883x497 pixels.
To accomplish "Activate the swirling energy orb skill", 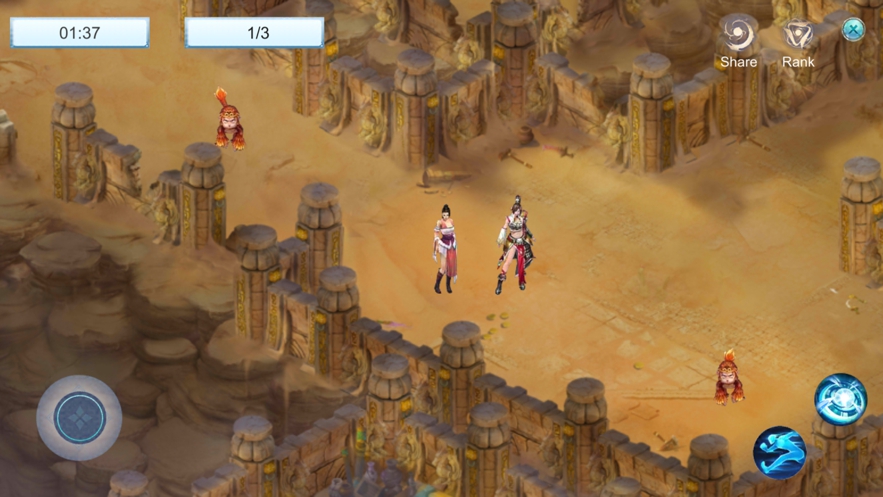I will coord(840,399).
